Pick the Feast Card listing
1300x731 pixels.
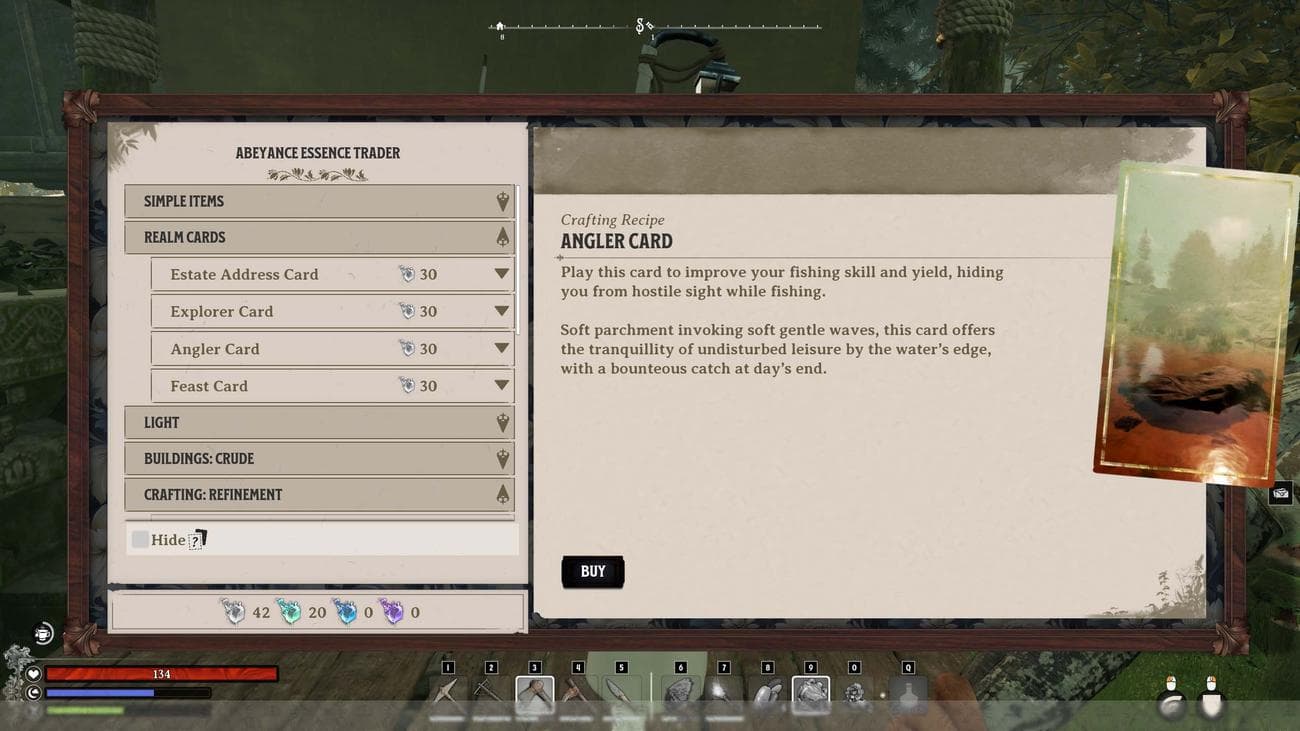pos(332,386)
